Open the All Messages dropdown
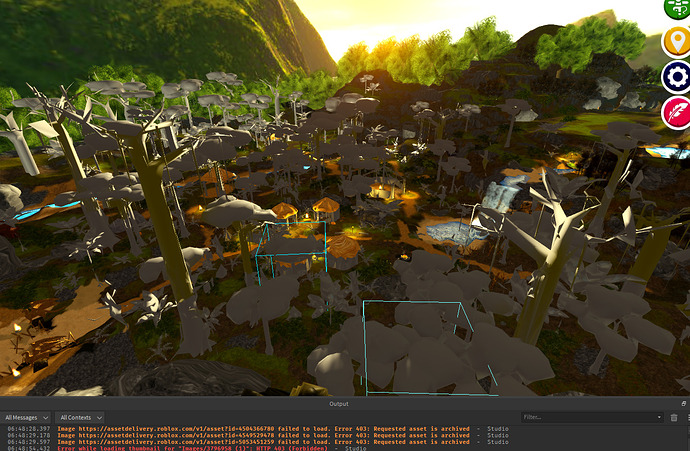The height and width of the screenshot is (451, 690). pyautogui.click(x=27, y=417)
